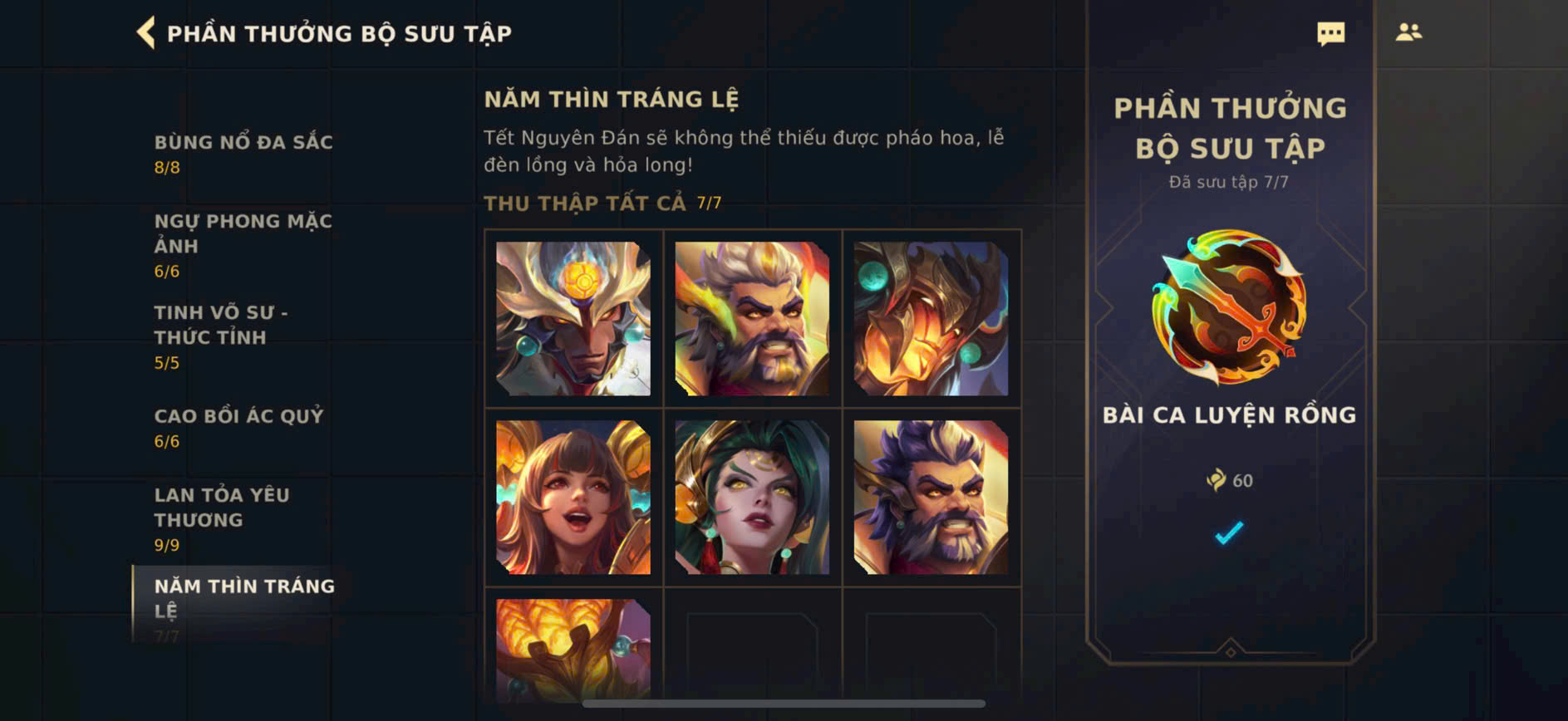The image size is (1568, 721).
Task: Choose the smiling brown-haired girl skin
Action: [573, 497]
